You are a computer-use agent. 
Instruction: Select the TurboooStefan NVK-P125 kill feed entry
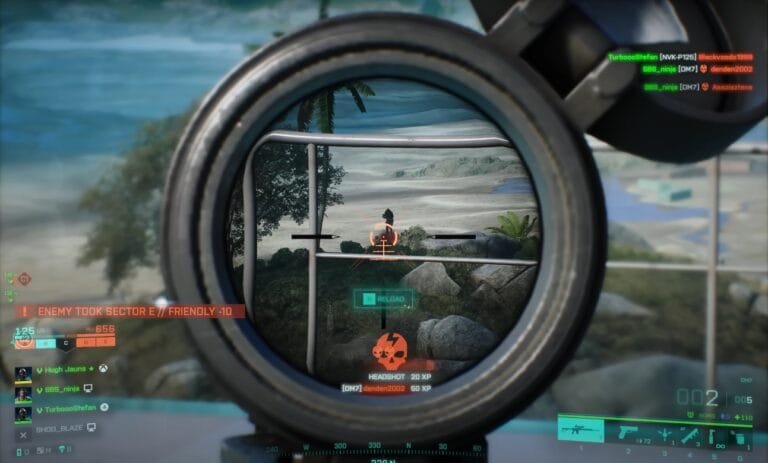(x=678, y=57)
